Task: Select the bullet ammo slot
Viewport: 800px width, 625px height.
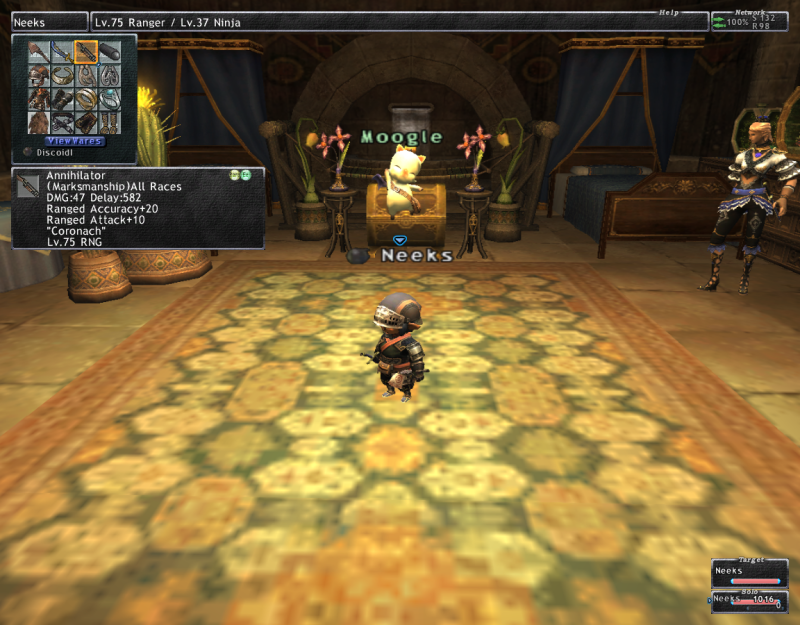Action: tap(108, 52)
